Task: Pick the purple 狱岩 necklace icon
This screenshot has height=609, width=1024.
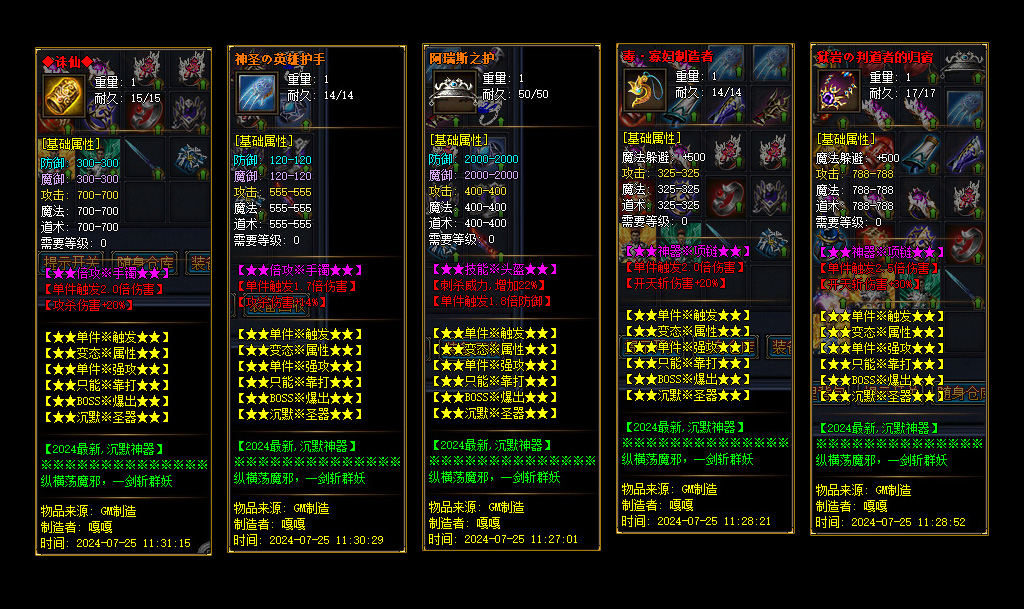Action: click(838, 91)
